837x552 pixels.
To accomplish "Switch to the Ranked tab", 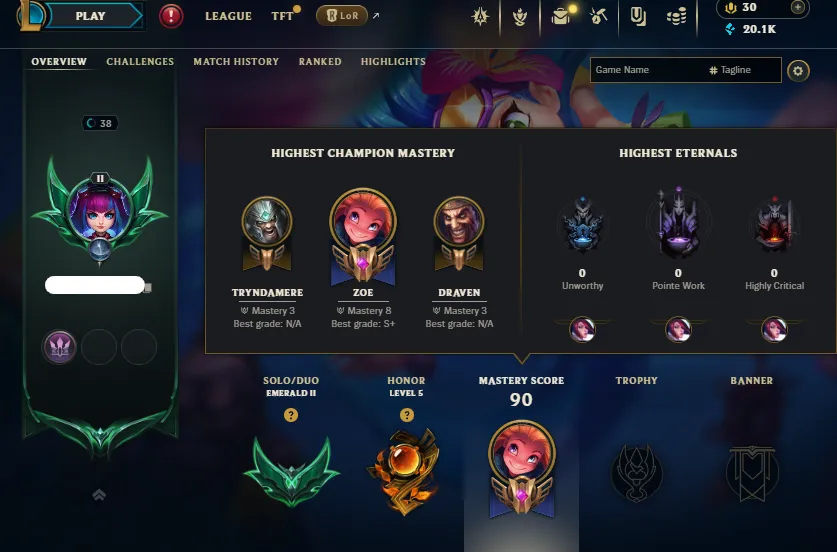I will [320, 62].
